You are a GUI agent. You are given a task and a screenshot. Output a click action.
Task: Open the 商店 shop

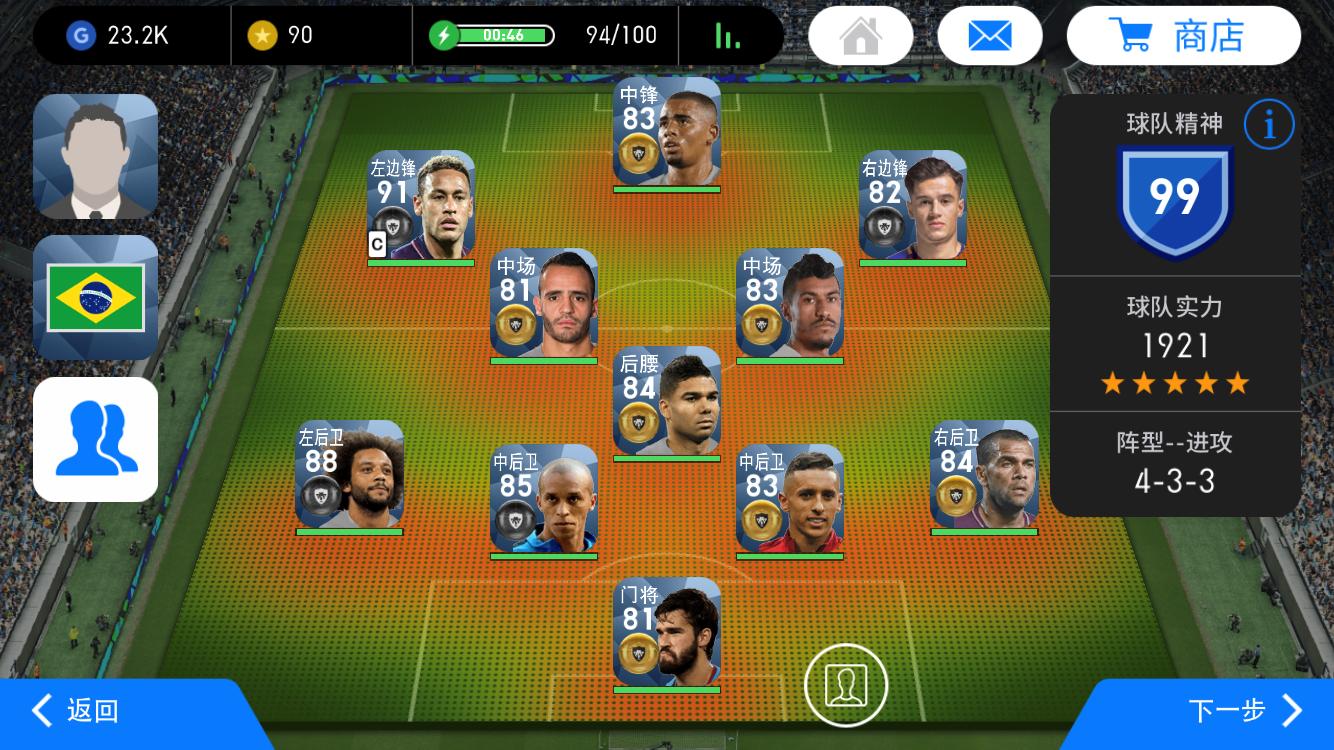tap(1183, 36)
